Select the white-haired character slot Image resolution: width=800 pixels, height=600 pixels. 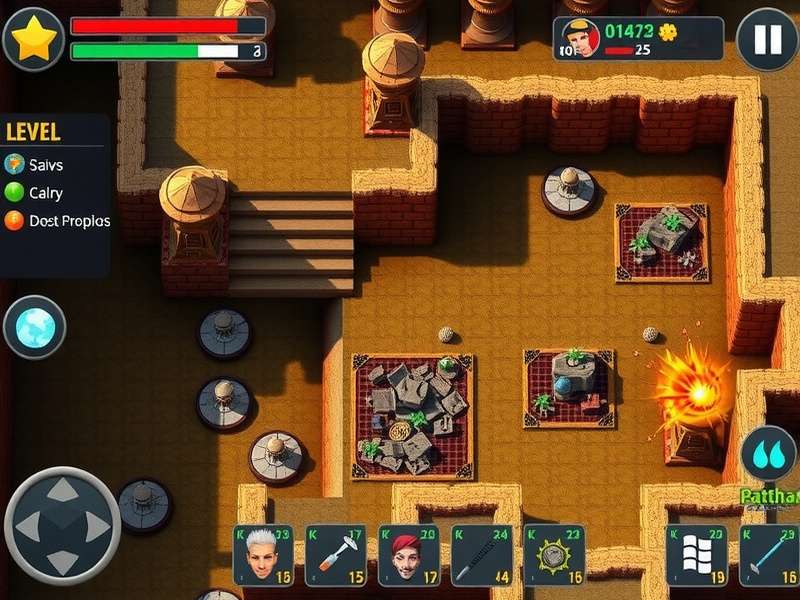click(263, 555)
